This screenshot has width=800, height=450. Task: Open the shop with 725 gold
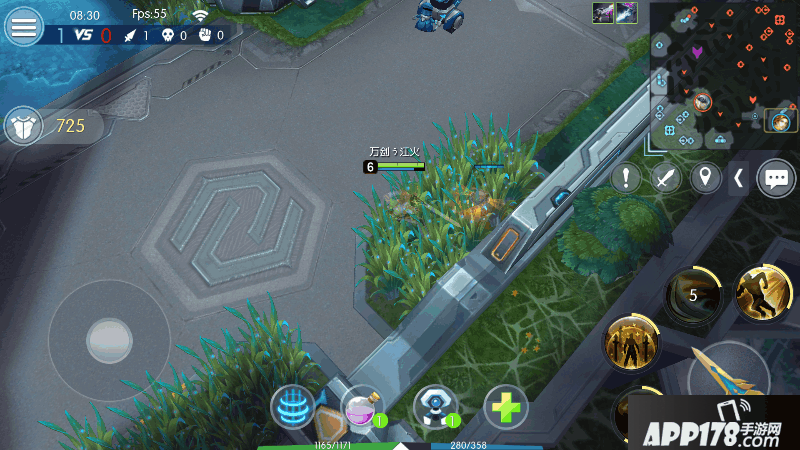(45, 126)
